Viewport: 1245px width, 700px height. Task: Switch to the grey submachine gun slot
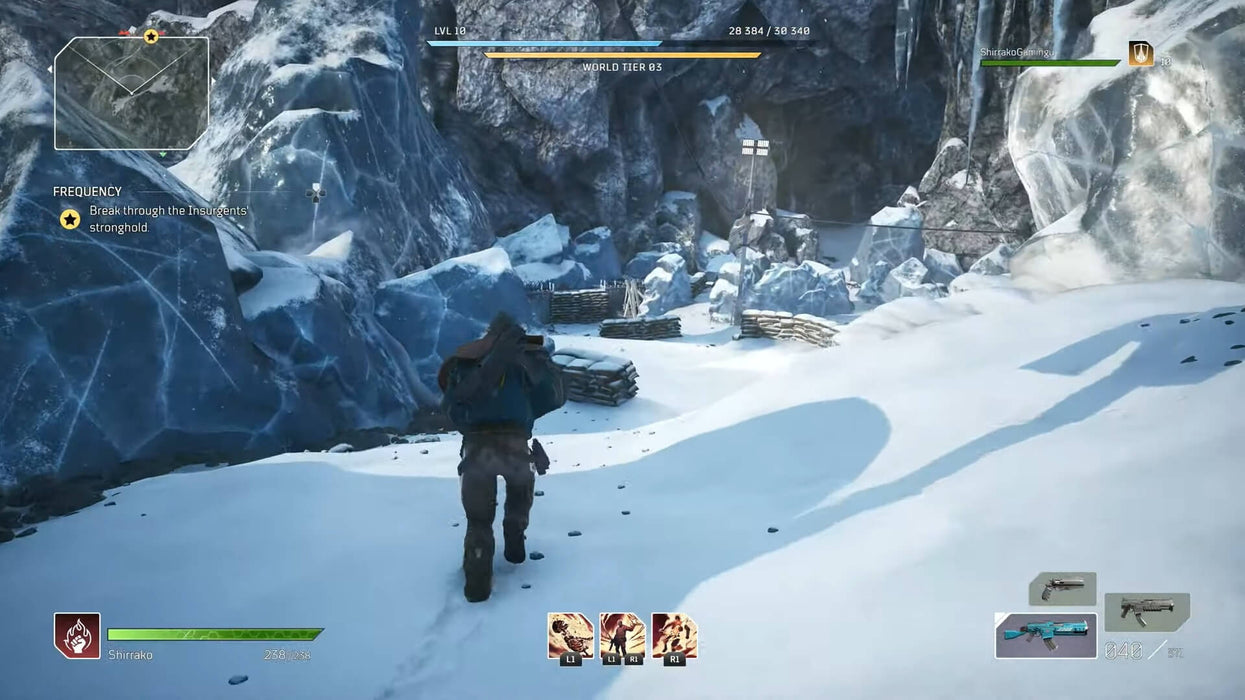point(1146,610)
